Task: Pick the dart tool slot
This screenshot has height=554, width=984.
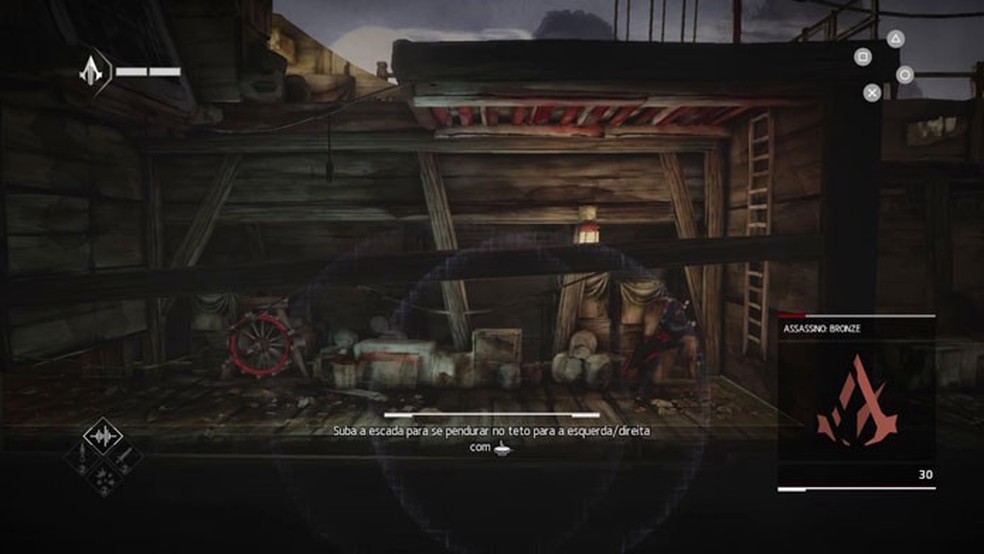Action: coord(81,457)
